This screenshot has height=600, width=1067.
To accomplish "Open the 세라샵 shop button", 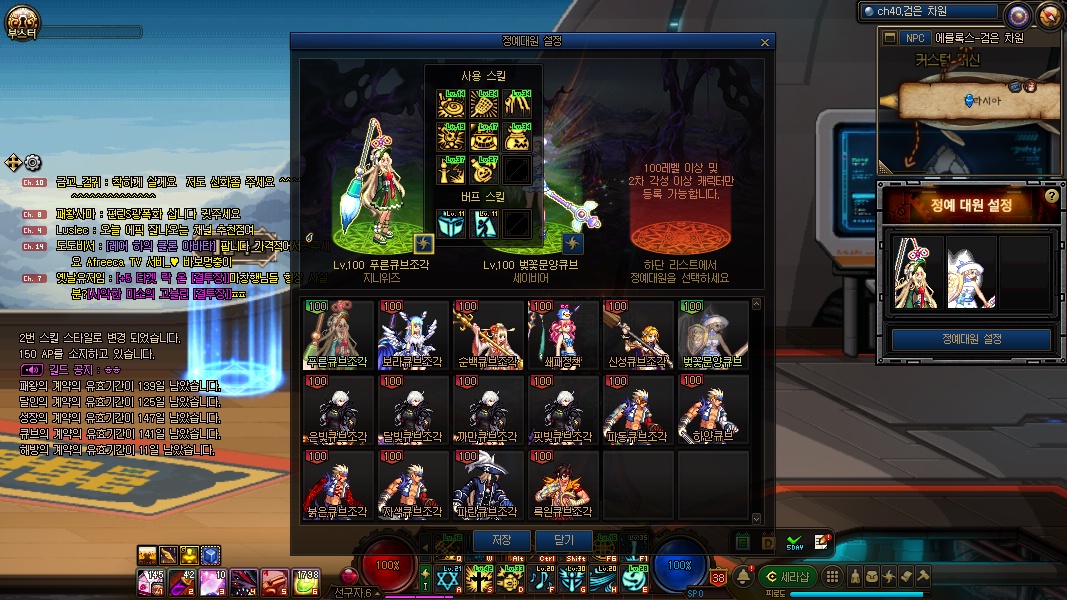I will click(x=787, y=576).
